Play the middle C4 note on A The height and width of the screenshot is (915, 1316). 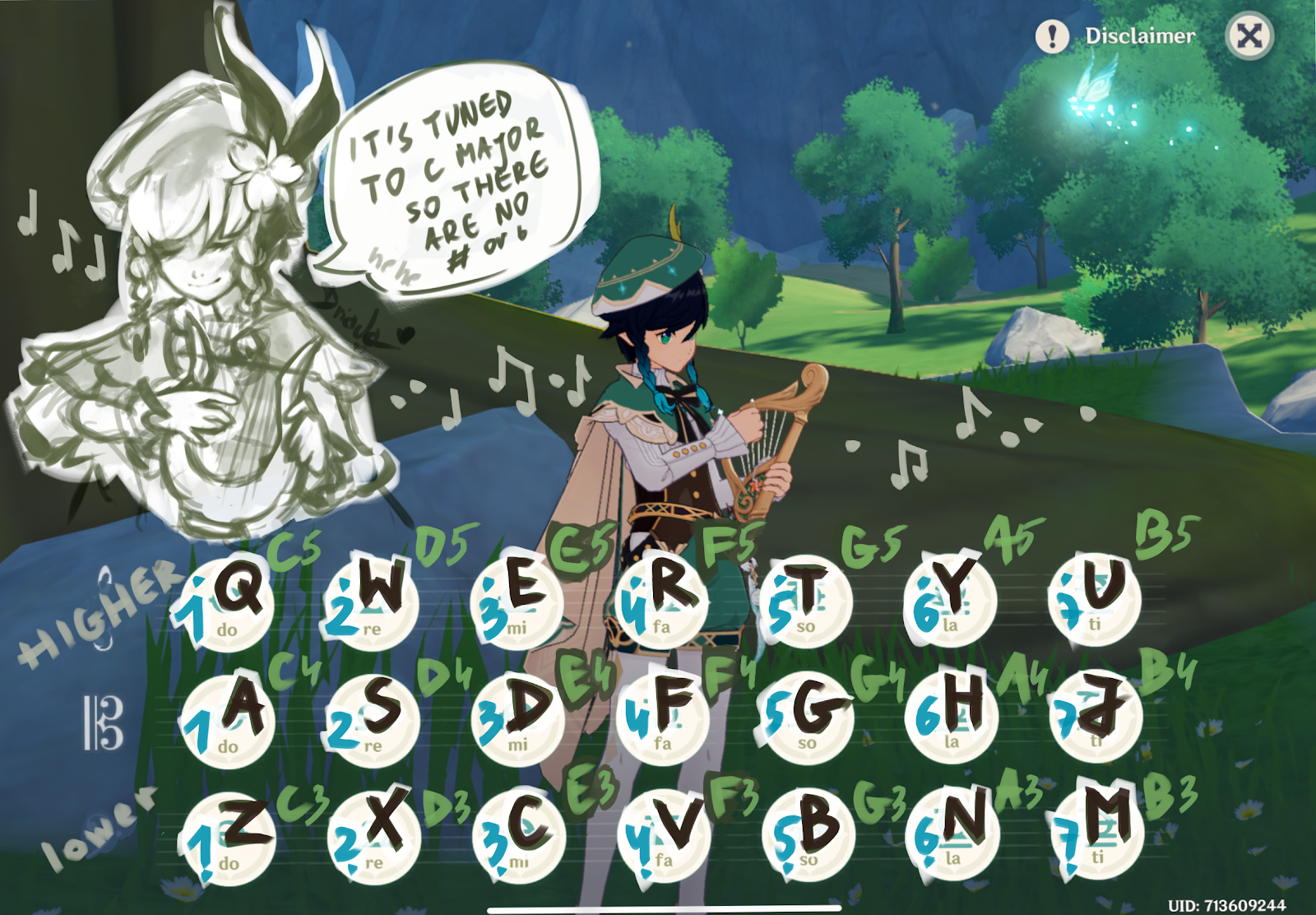[x=231, y=720]
